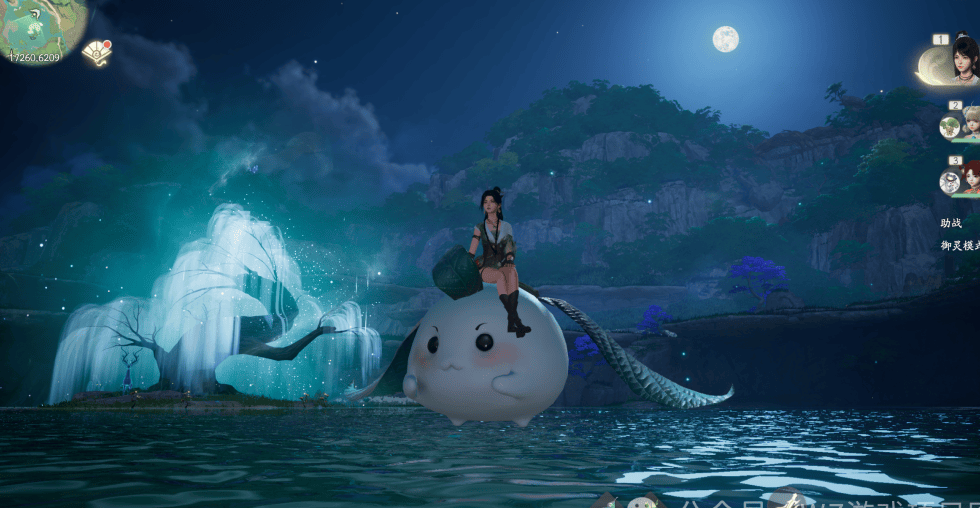Switch to the red-haired character in slot 3
980x508 pixels.
971,180
